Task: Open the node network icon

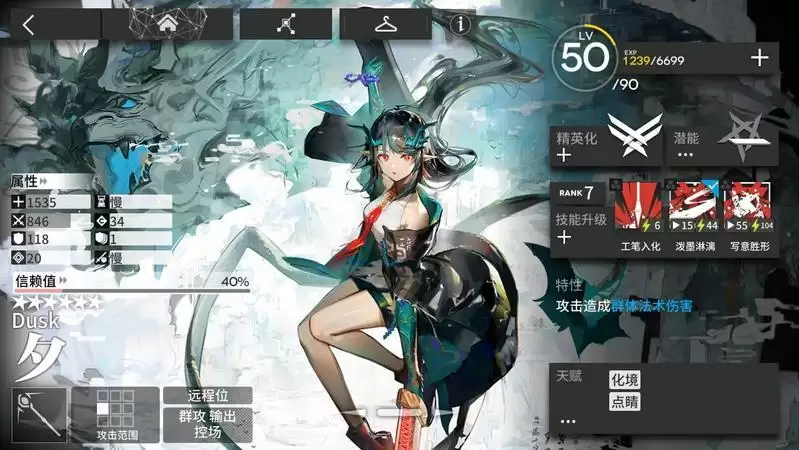Action: pyautogui.click(x=286, y=25)
